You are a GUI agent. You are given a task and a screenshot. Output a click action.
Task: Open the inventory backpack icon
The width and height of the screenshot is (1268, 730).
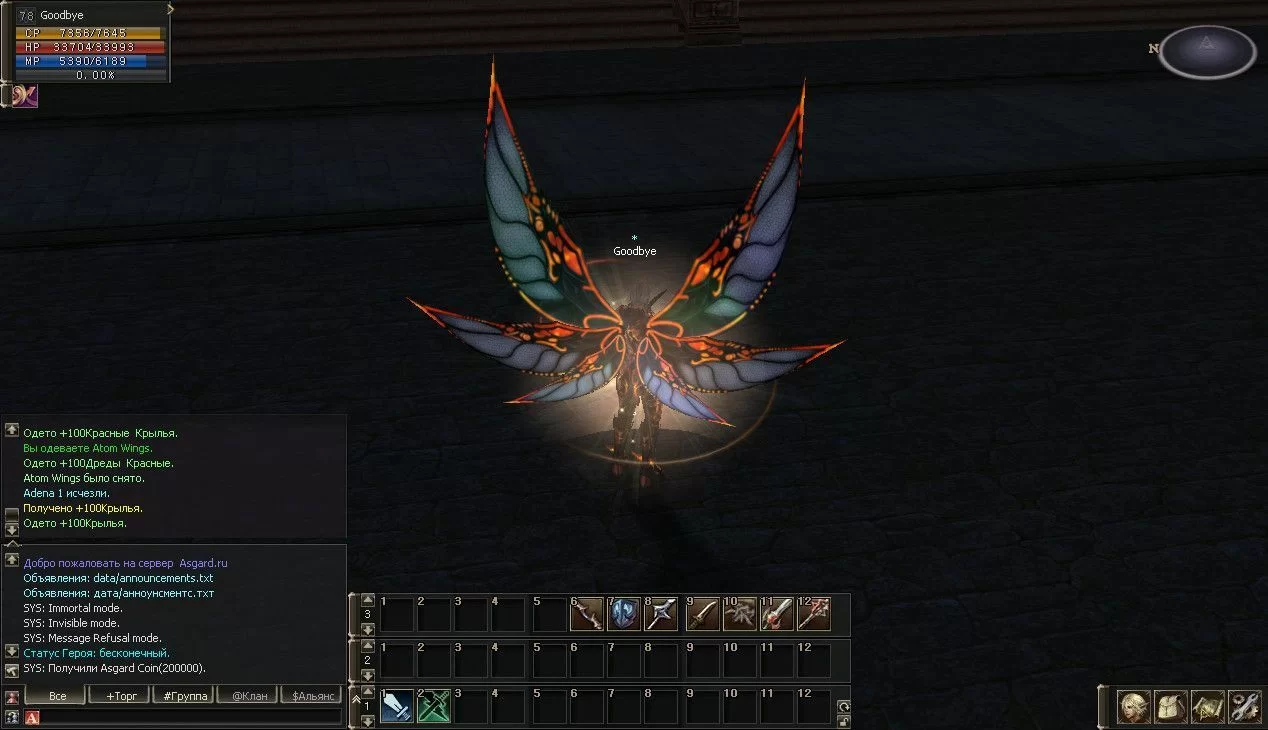pos(1171,707)
